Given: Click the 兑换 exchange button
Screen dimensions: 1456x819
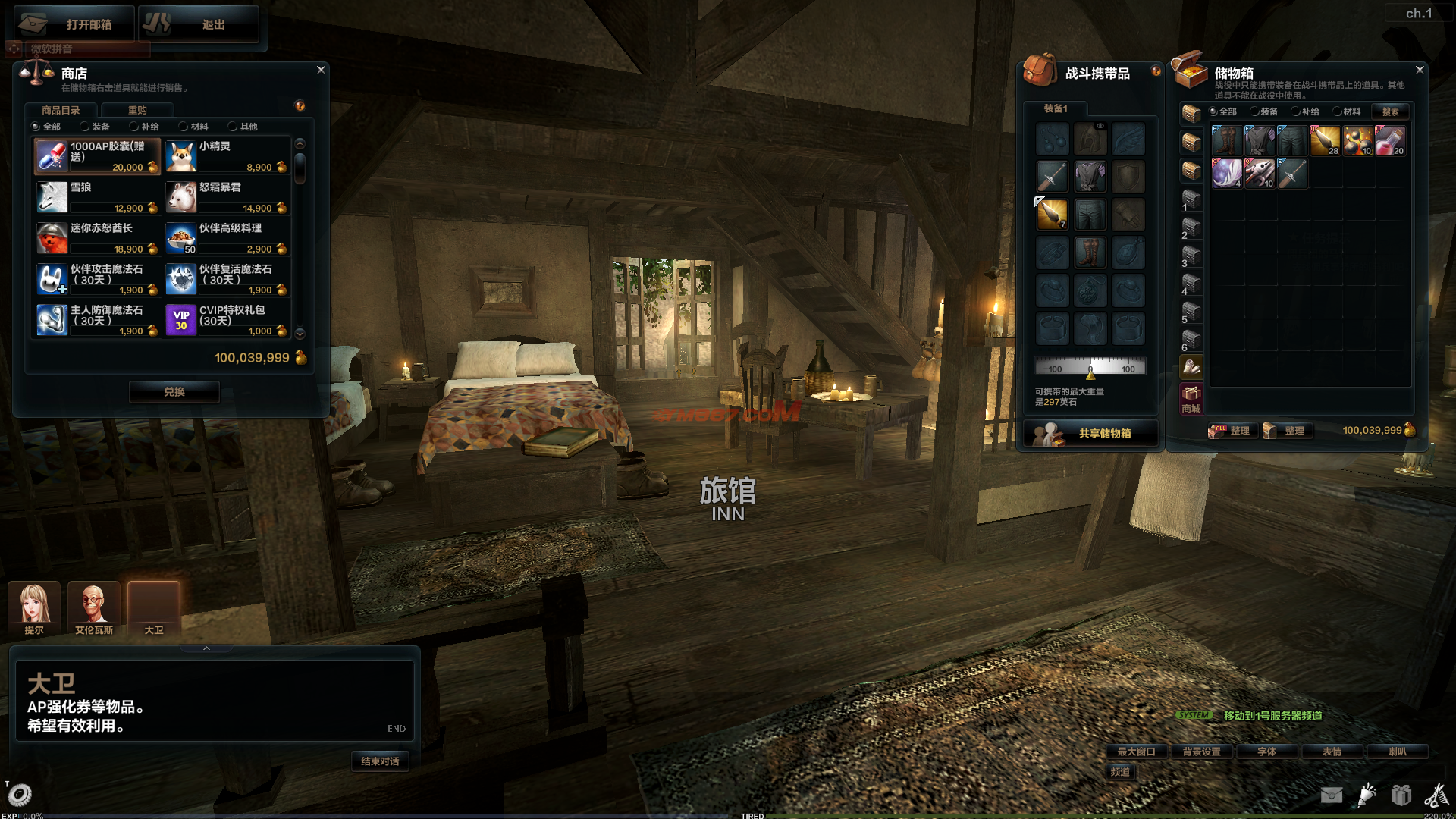Looking at the screenshot, I should click(174, 391).
